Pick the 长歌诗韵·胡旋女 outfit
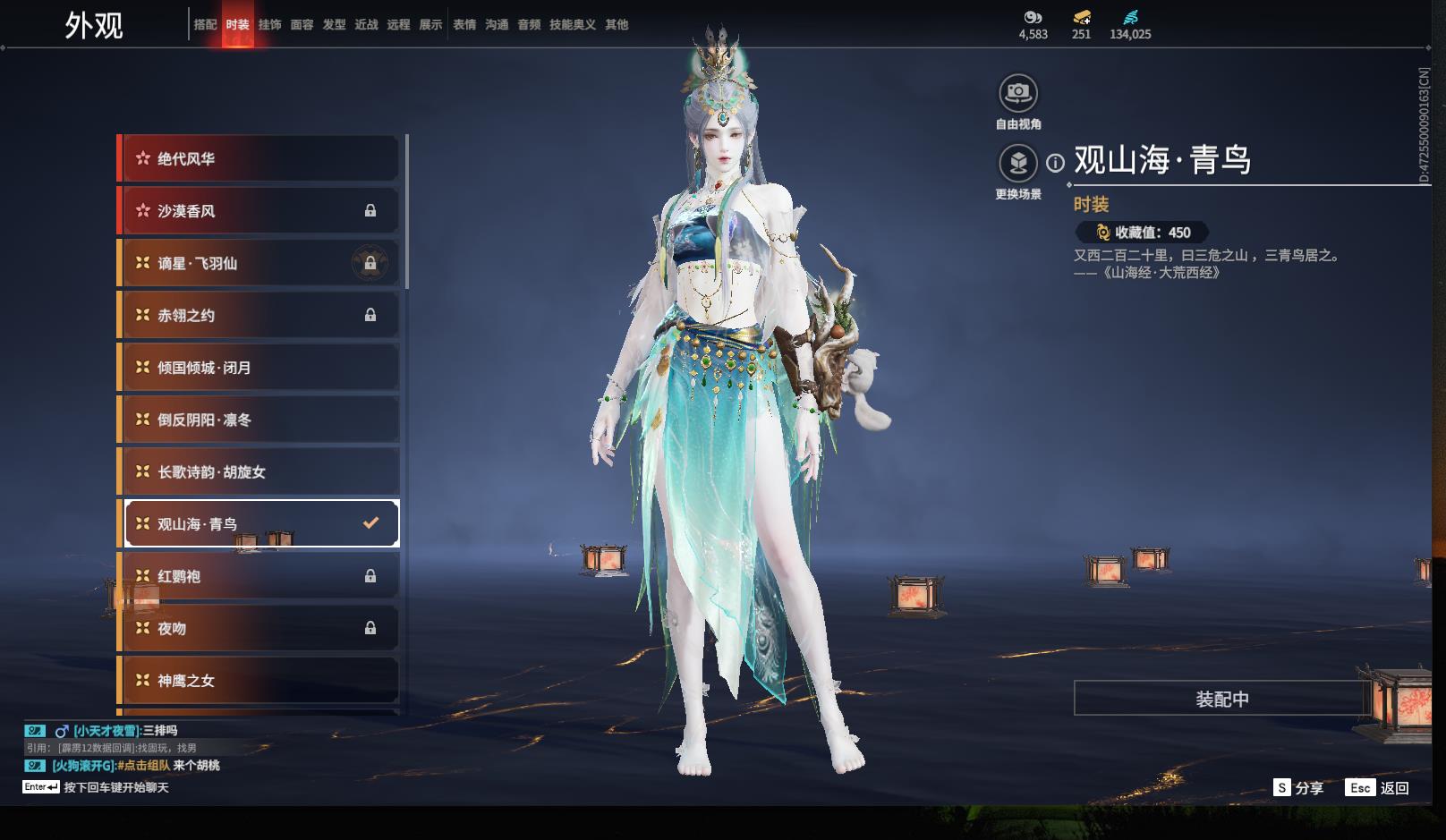 (259, 471)
